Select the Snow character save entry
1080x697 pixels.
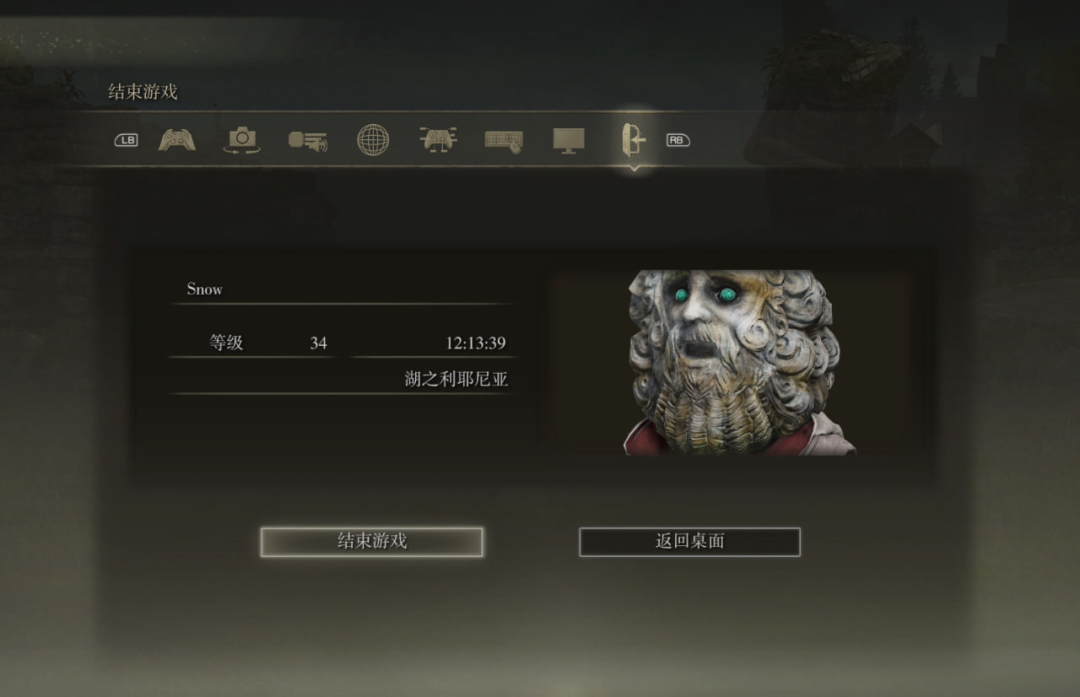click(341, 290)
